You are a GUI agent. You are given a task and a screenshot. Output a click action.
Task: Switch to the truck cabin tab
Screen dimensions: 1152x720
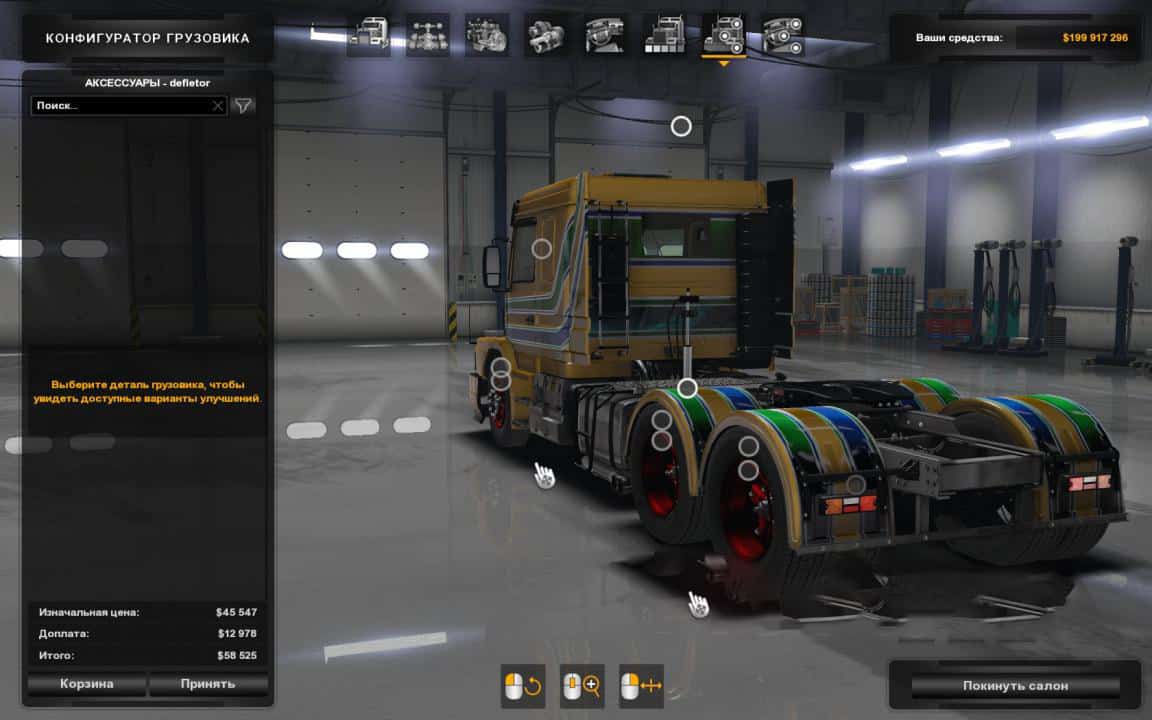[x=368, y=35]
